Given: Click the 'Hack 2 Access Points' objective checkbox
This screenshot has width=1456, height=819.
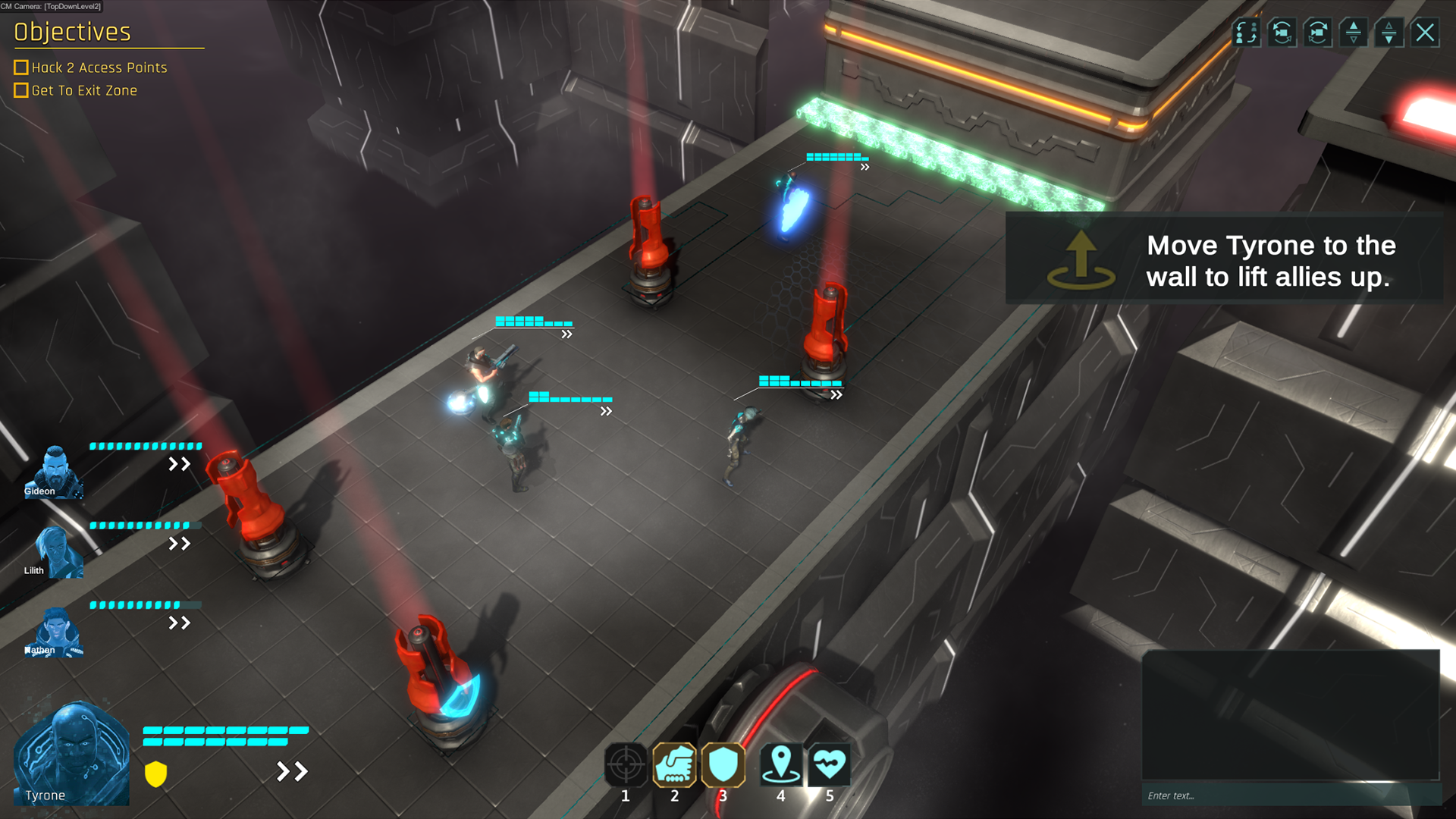Looking at the screenshot, I should click(21, 67).
